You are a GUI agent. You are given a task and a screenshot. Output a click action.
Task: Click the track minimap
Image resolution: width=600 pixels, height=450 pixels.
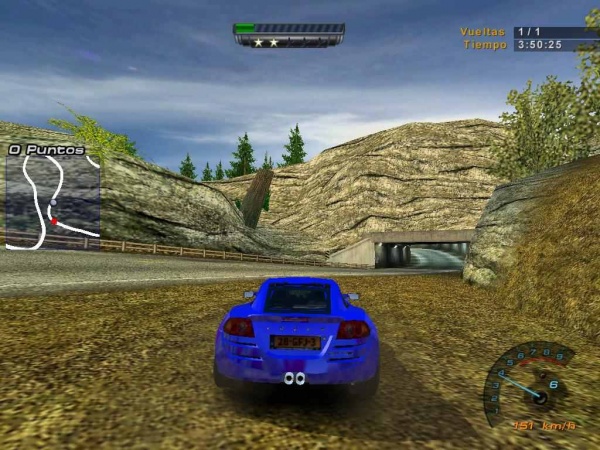click(x=52, y=200)
